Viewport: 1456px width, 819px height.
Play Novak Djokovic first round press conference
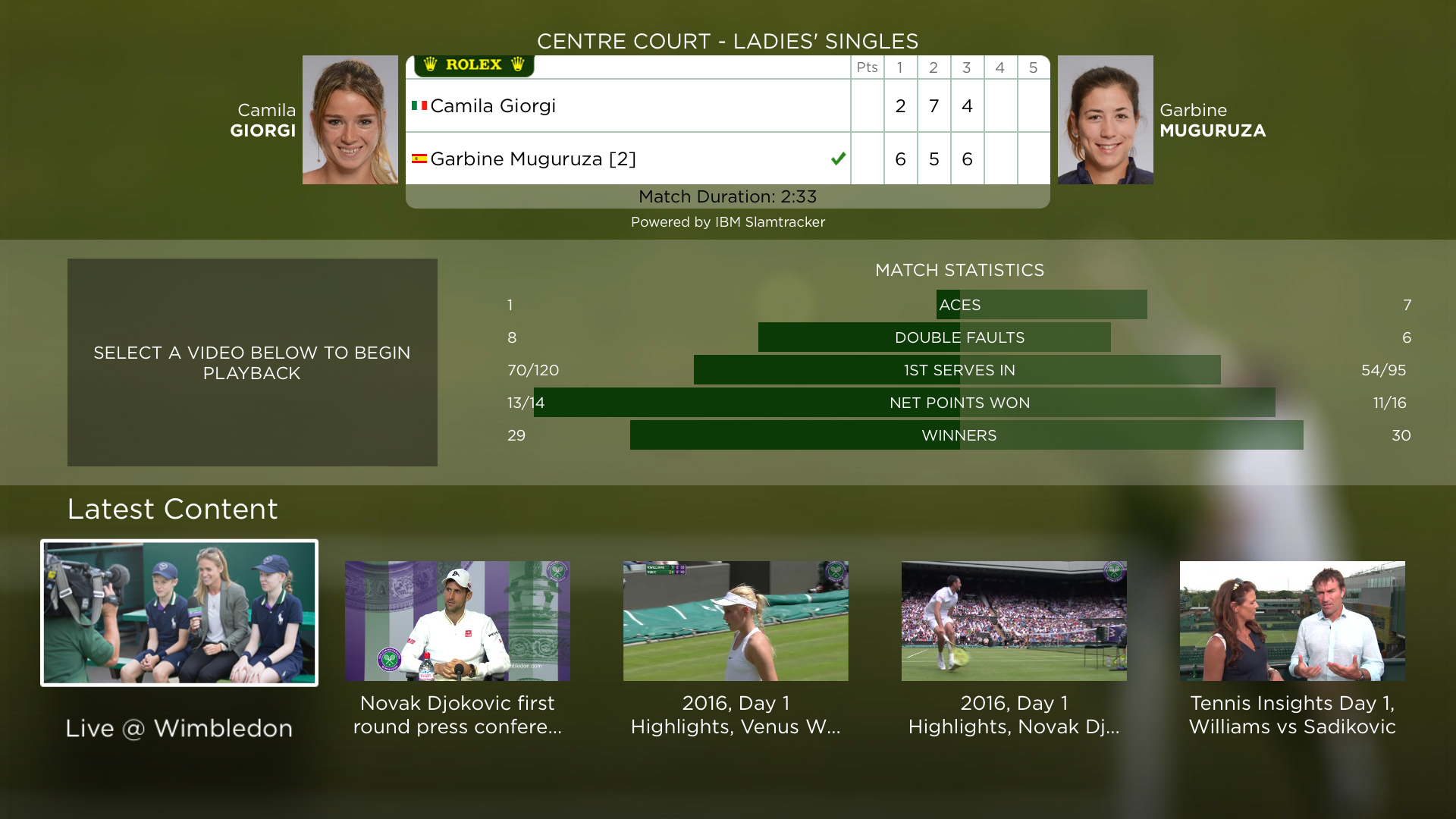coord(457,621)
